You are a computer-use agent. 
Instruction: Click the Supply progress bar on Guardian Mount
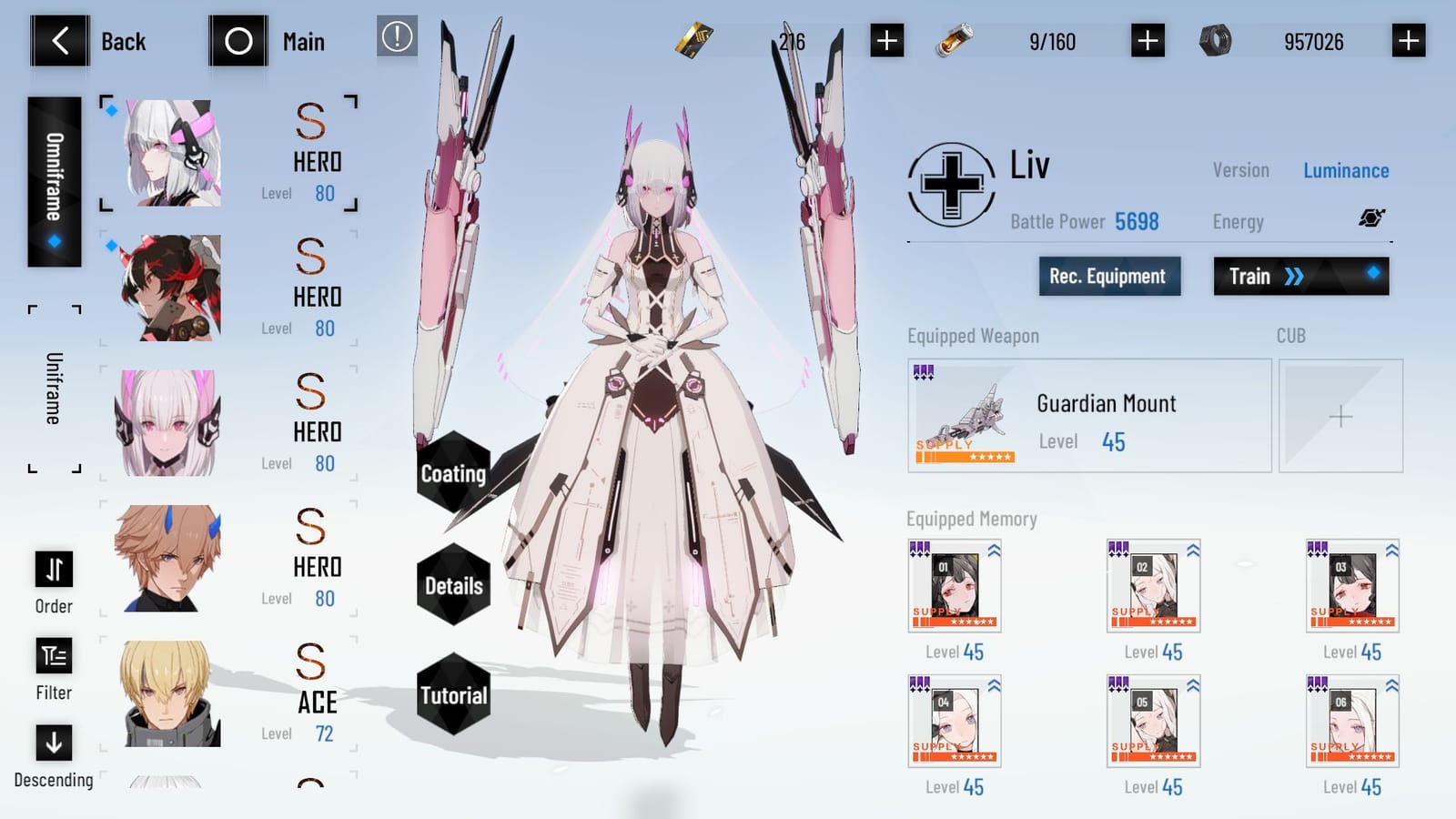pyautogui.click(x=965, y=456)
